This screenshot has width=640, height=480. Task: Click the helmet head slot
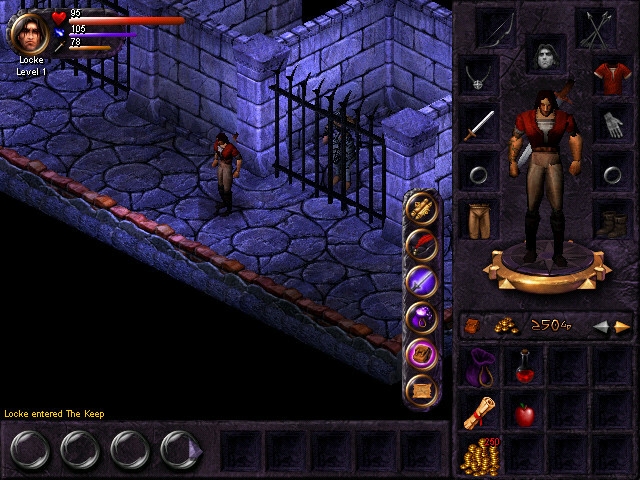coord(546,54)
